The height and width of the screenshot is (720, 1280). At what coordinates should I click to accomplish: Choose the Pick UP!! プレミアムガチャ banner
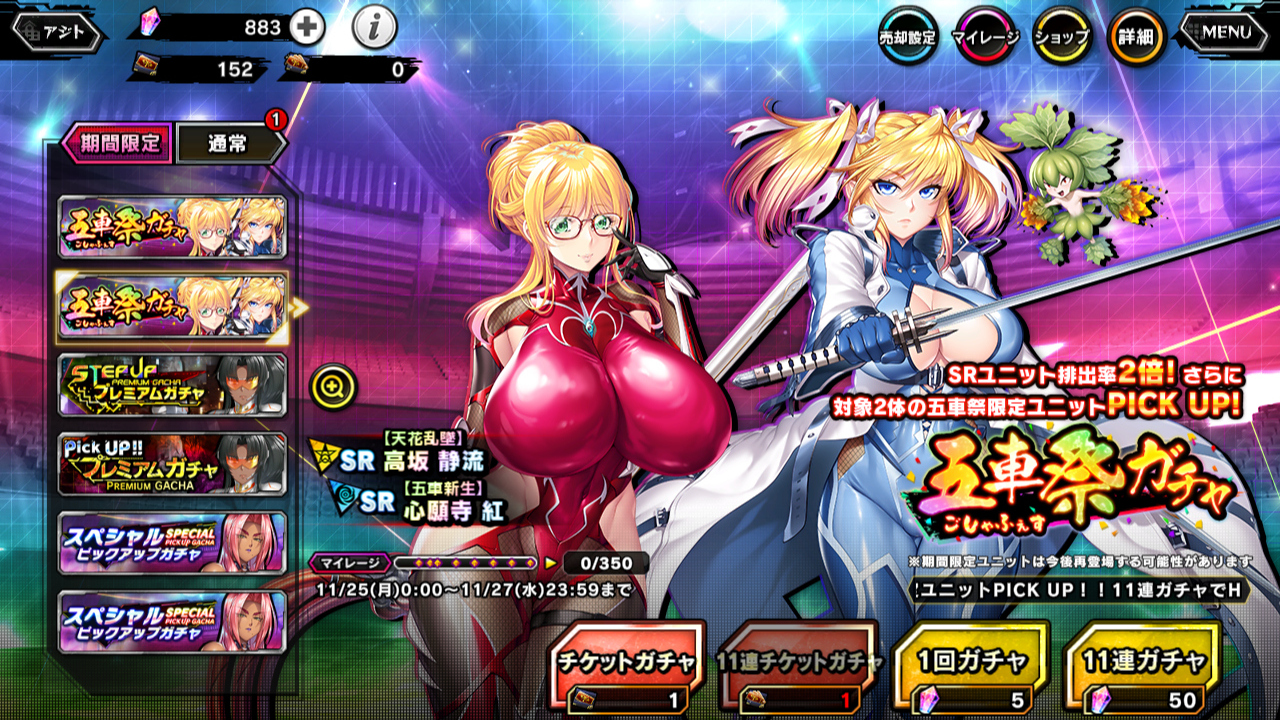click(x=172, y=464)
